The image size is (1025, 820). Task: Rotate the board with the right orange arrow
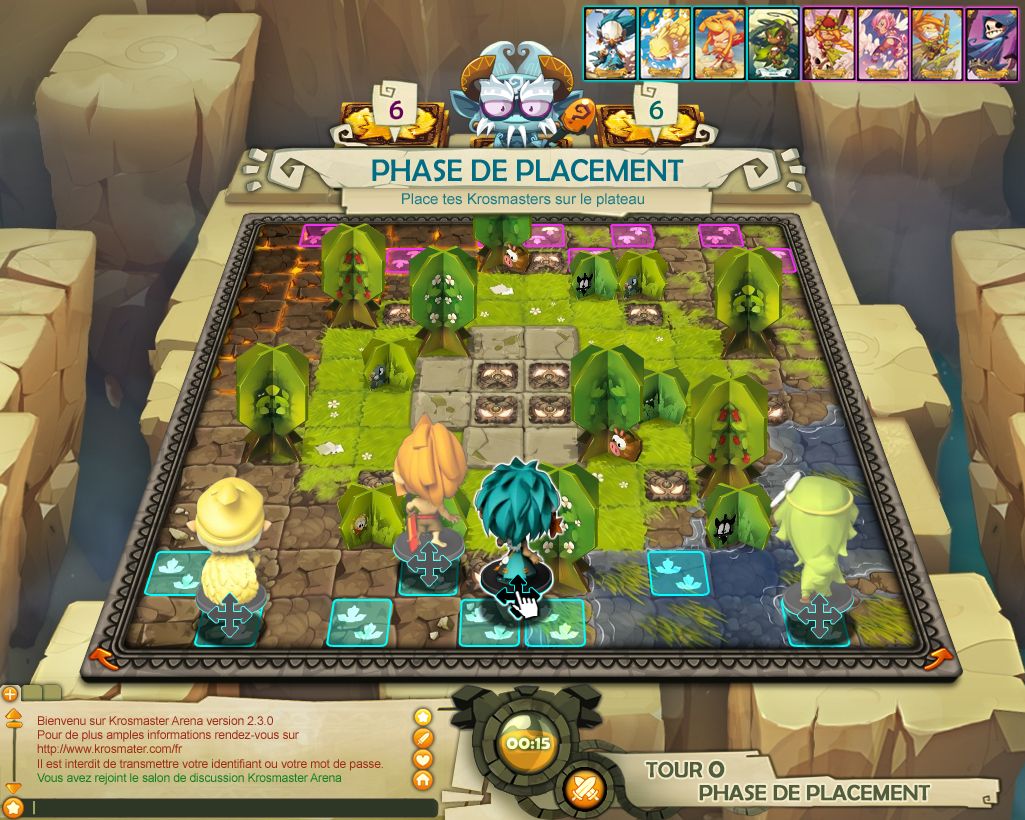click(939, 657)
